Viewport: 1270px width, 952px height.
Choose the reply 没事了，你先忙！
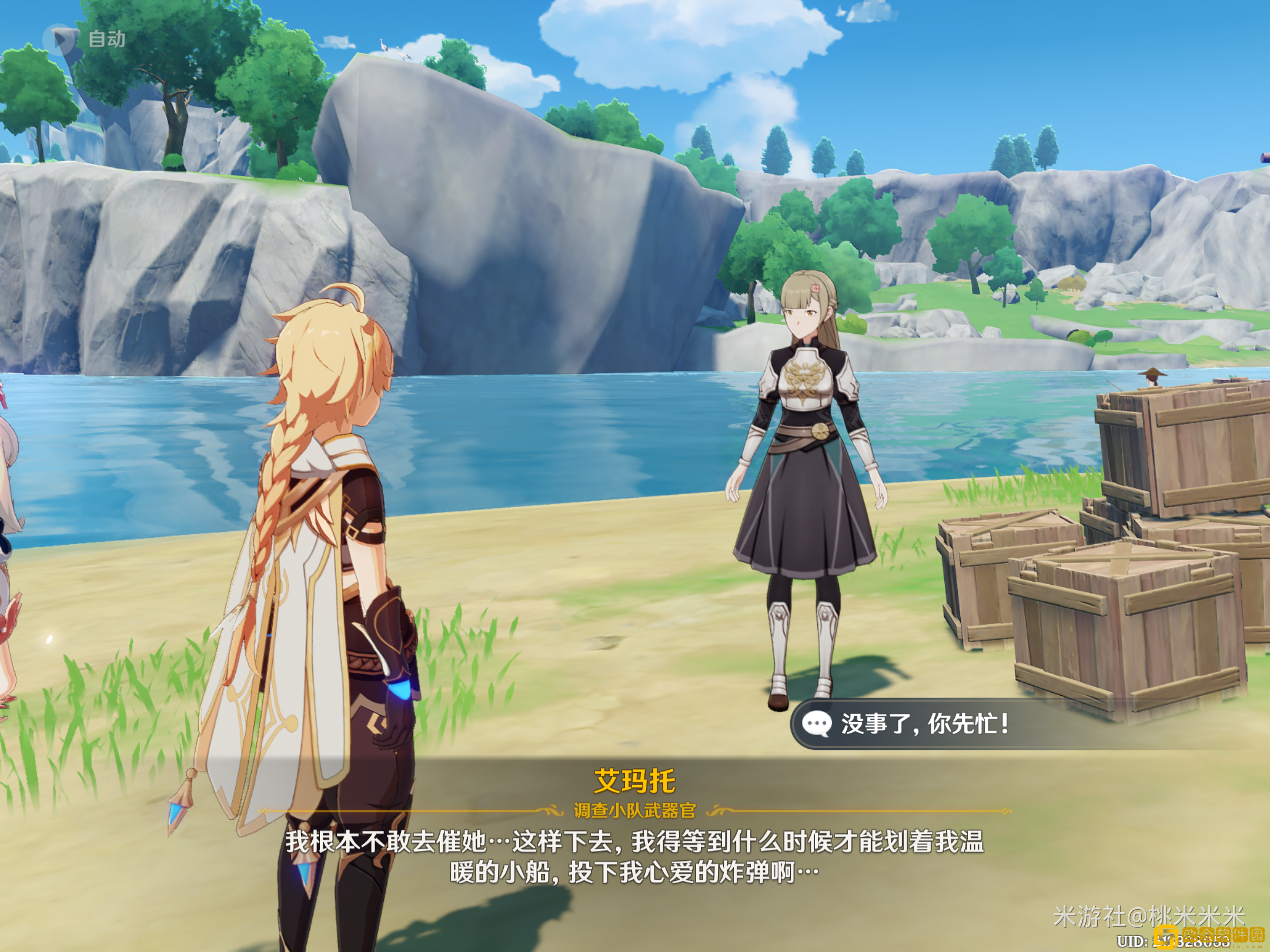(924, 724)
